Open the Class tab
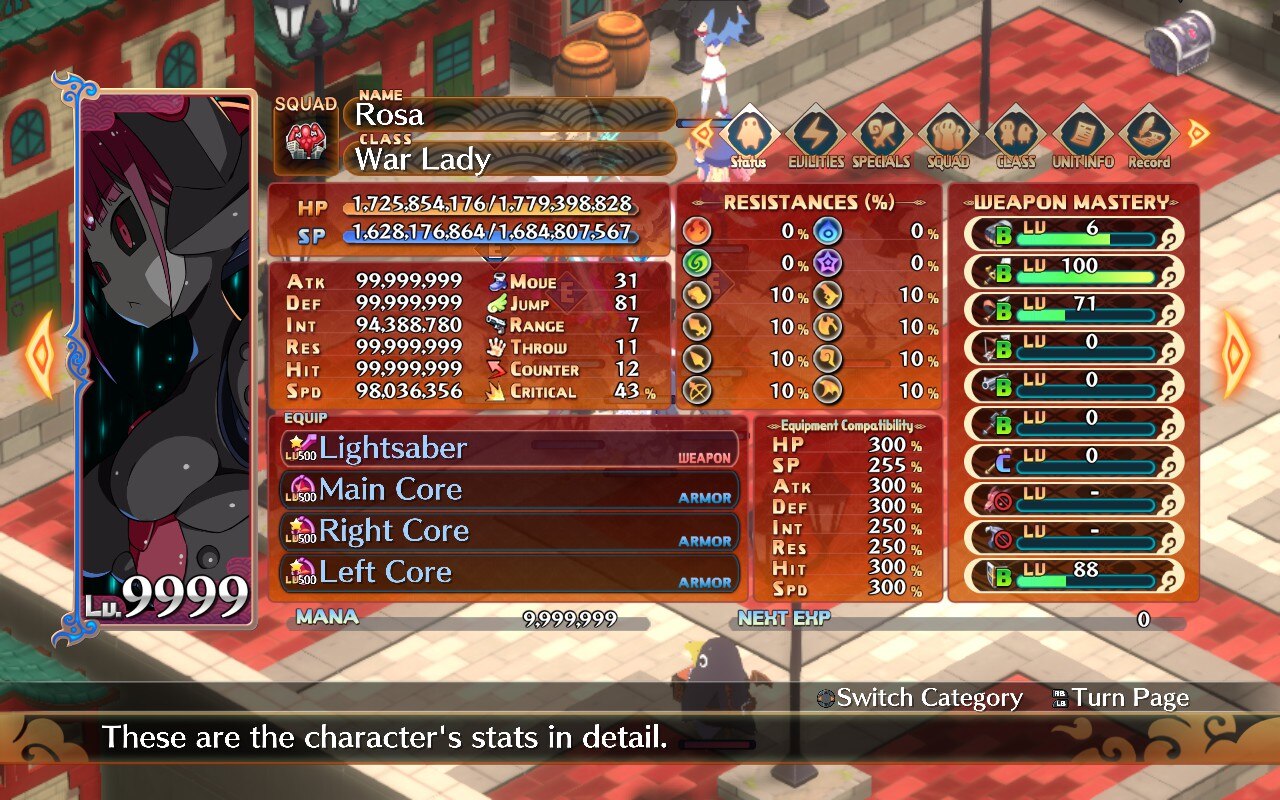Viewport: 1280px width, 800px height. pos(1015,136)
